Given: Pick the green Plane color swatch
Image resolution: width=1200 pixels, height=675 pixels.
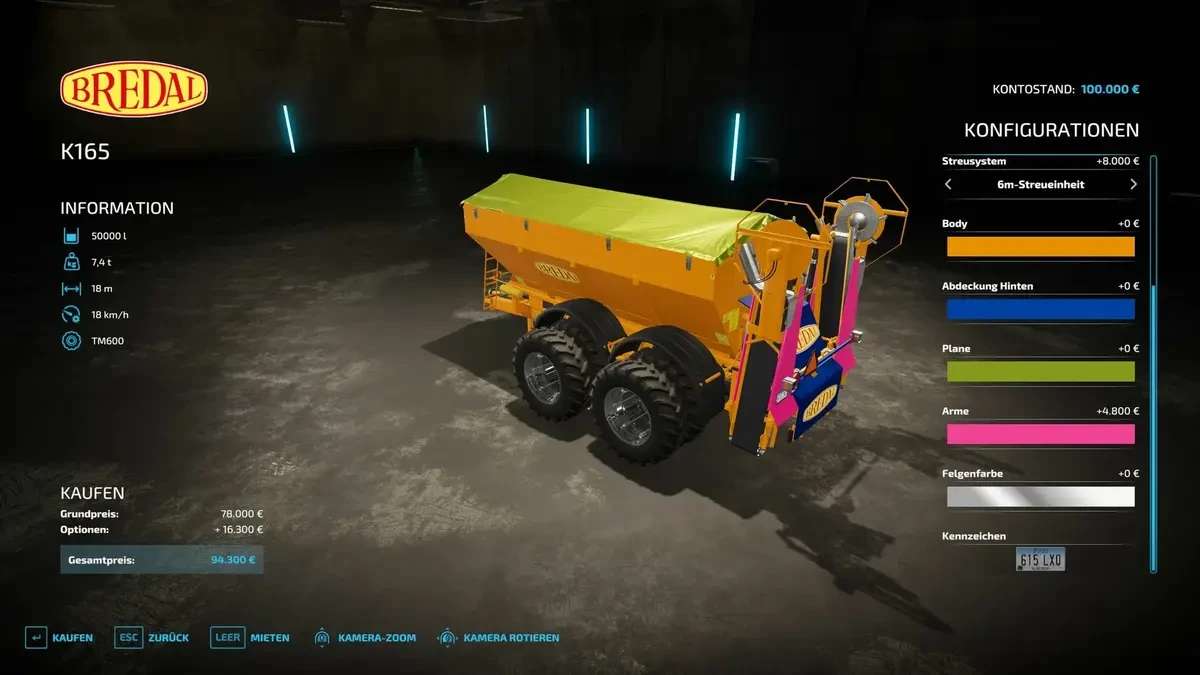Looking at the screenshot, I should click(x=1040, y=372).
